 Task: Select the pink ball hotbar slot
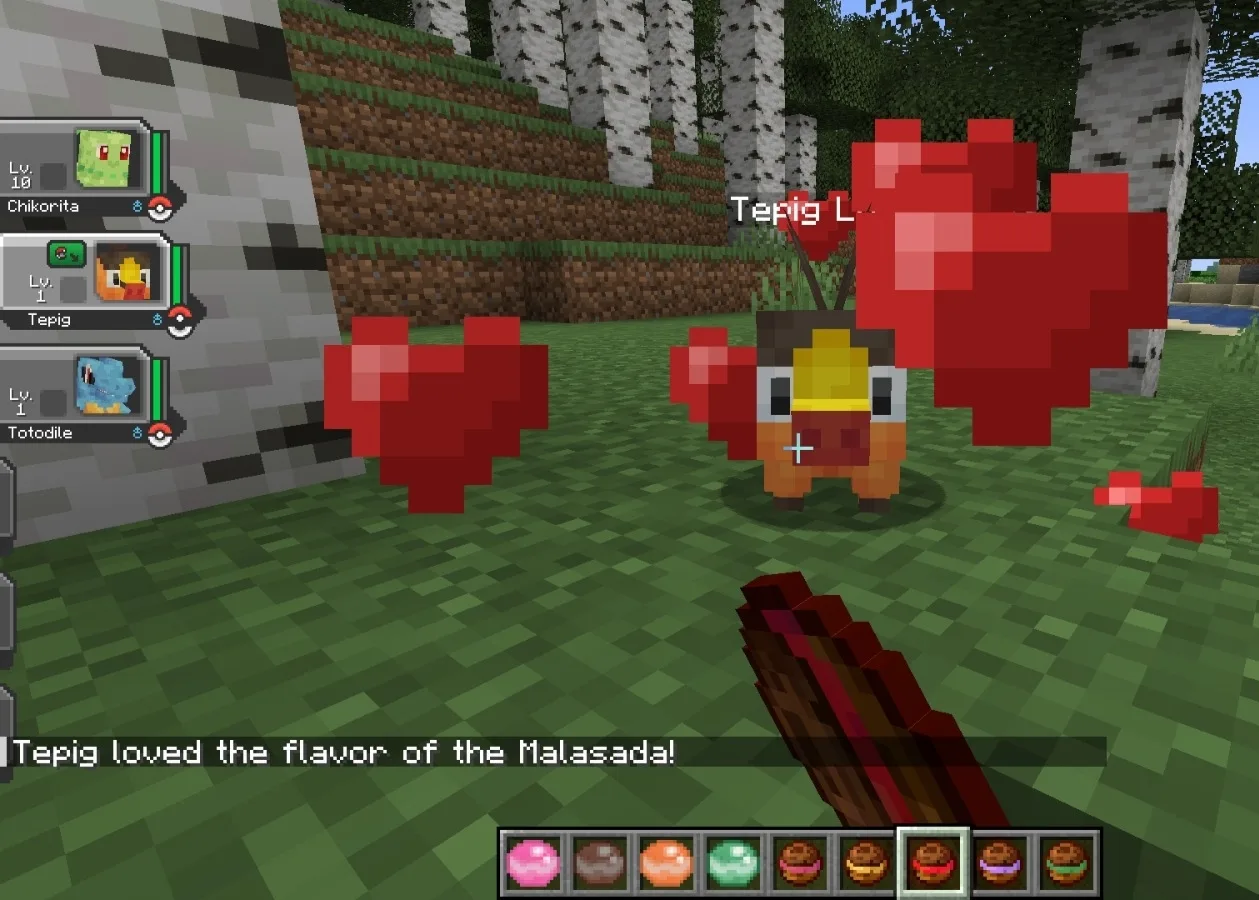532,862
